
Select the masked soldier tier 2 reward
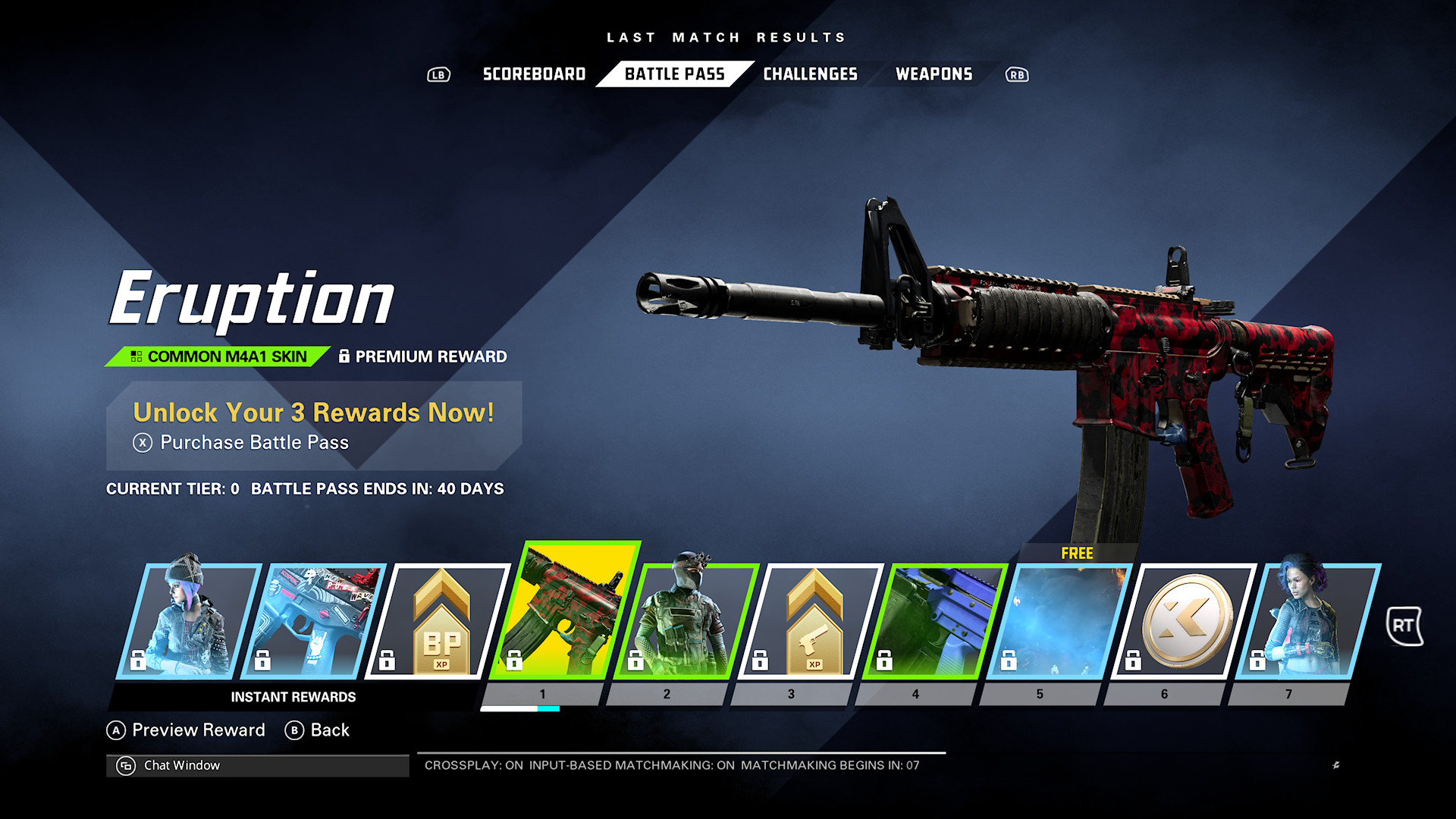[x=686, y=620]
